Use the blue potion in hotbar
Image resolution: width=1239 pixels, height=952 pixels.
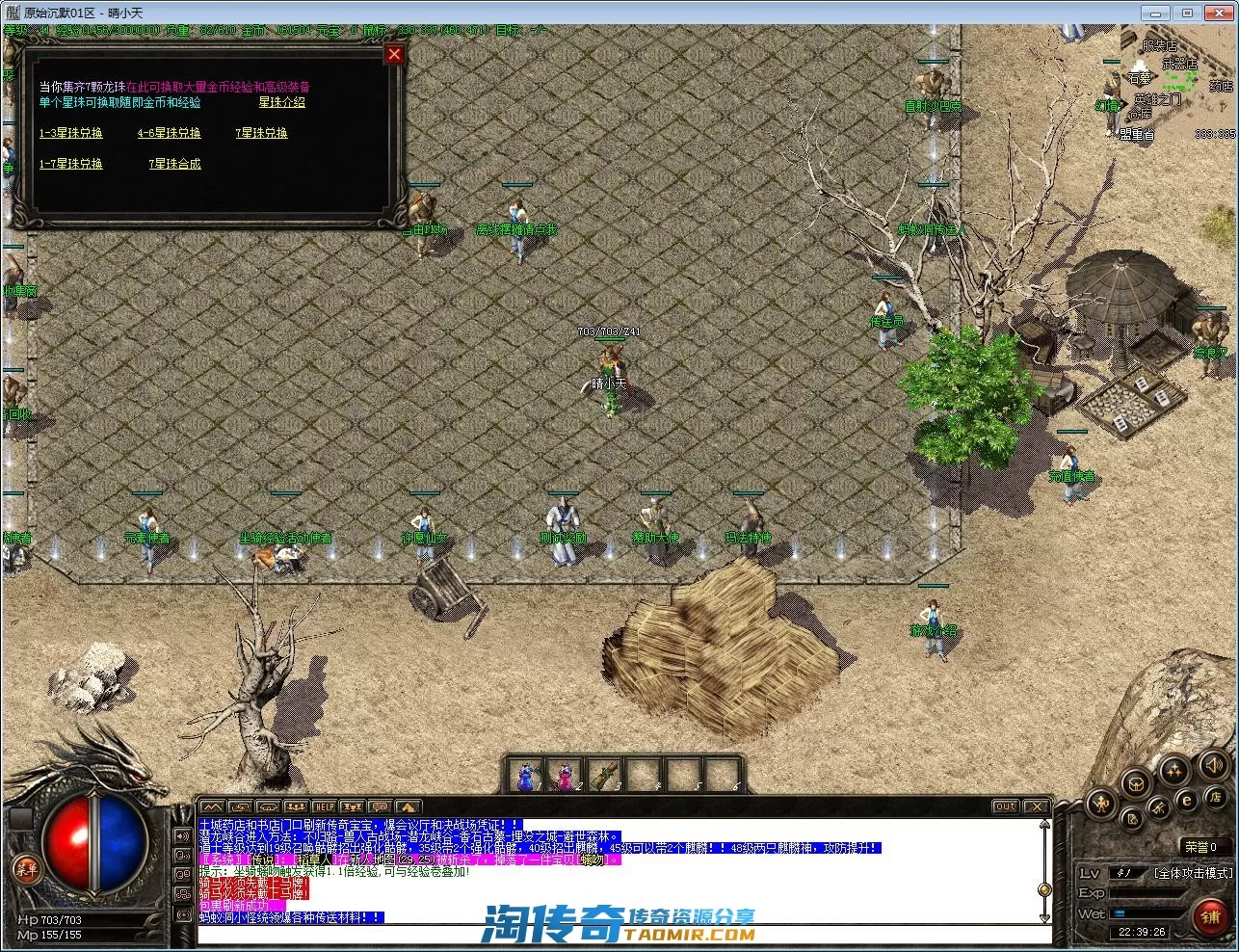click(x=525, y=776)
